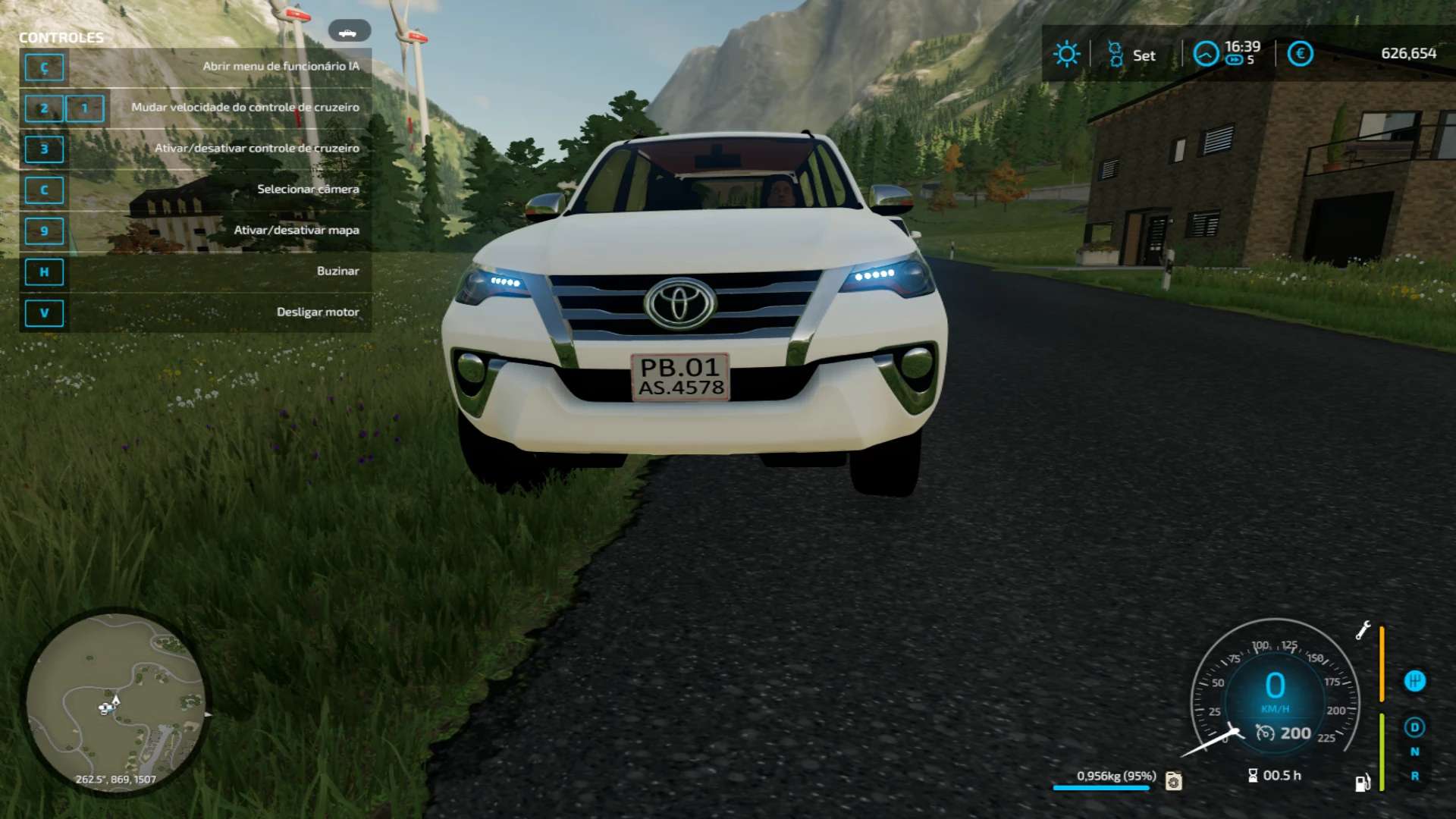This screenshot has width=1456, height=819.
Task: Click the fuel pump icon
Action: (x=1363, y=783)
